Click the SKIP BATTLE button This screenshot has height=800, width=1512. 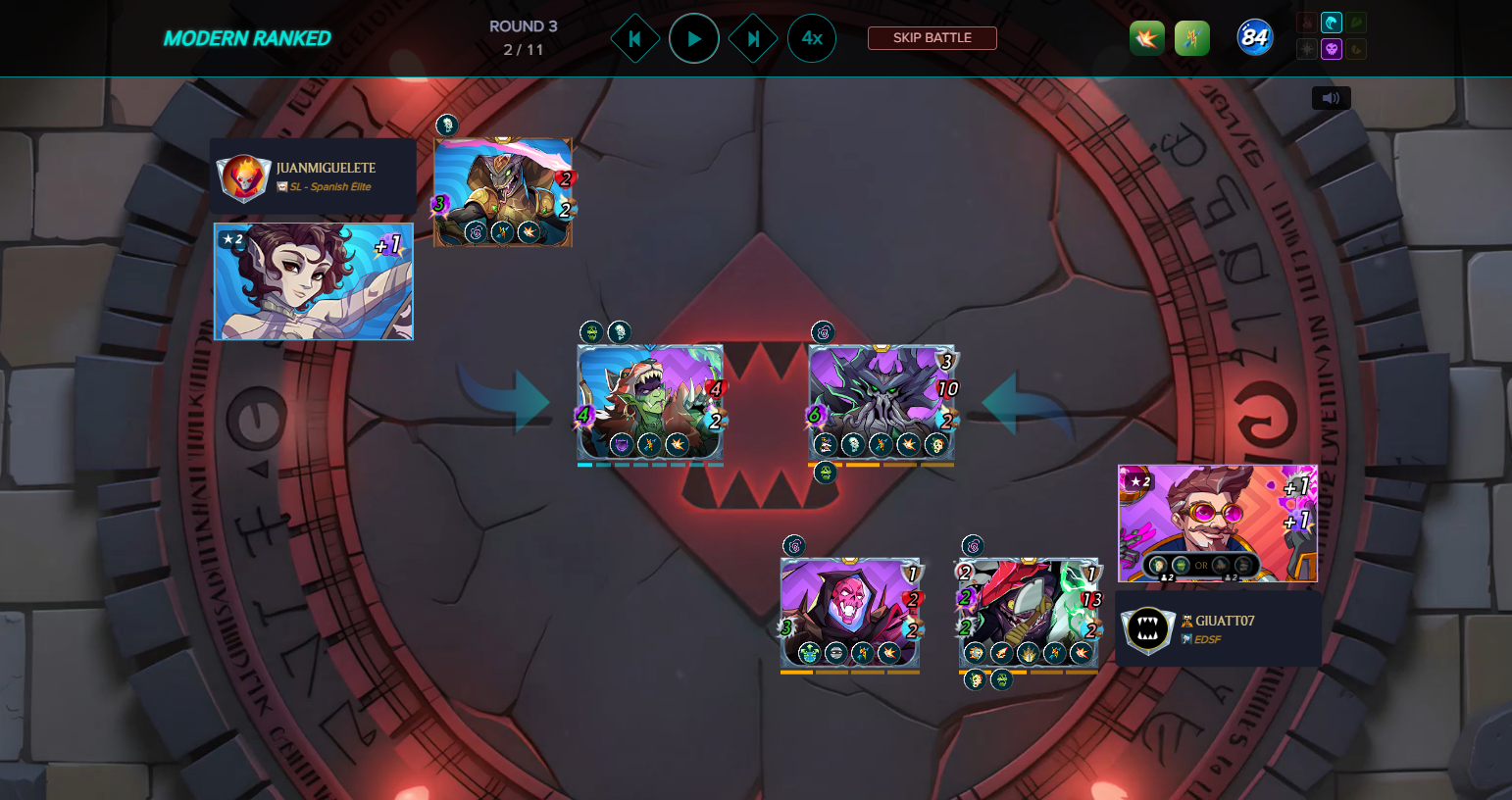coord(932,38)
